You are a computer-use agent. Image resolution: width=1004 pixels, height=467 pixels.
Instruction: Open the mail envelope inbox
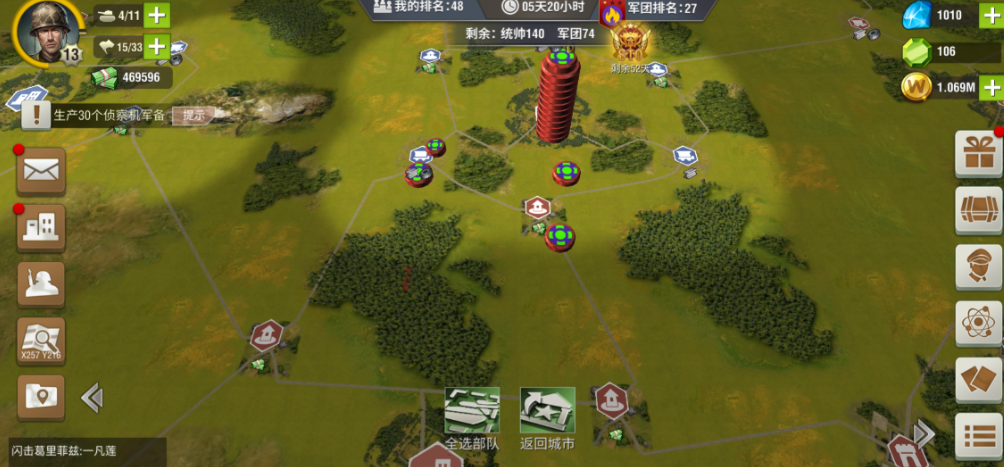[41, 171]
